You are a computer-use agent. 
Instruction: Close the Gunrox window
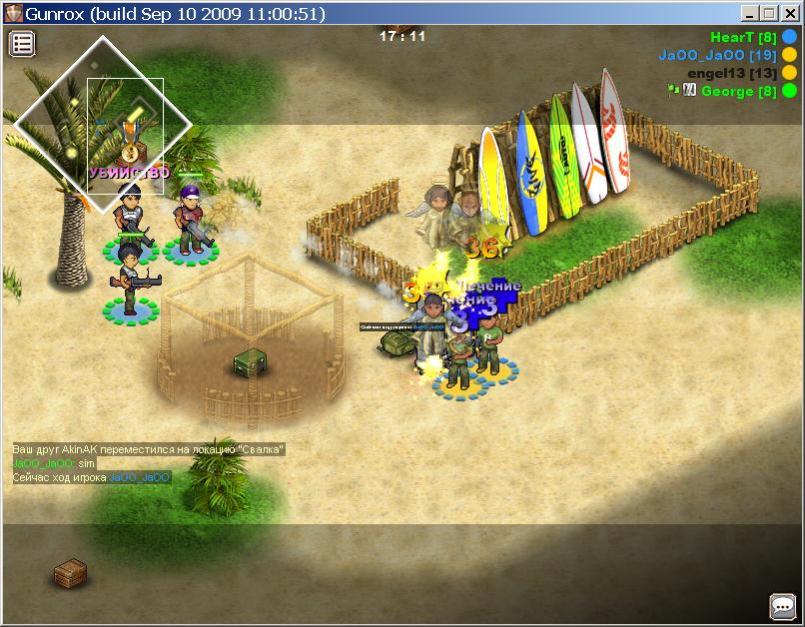(x=789, y=14)
